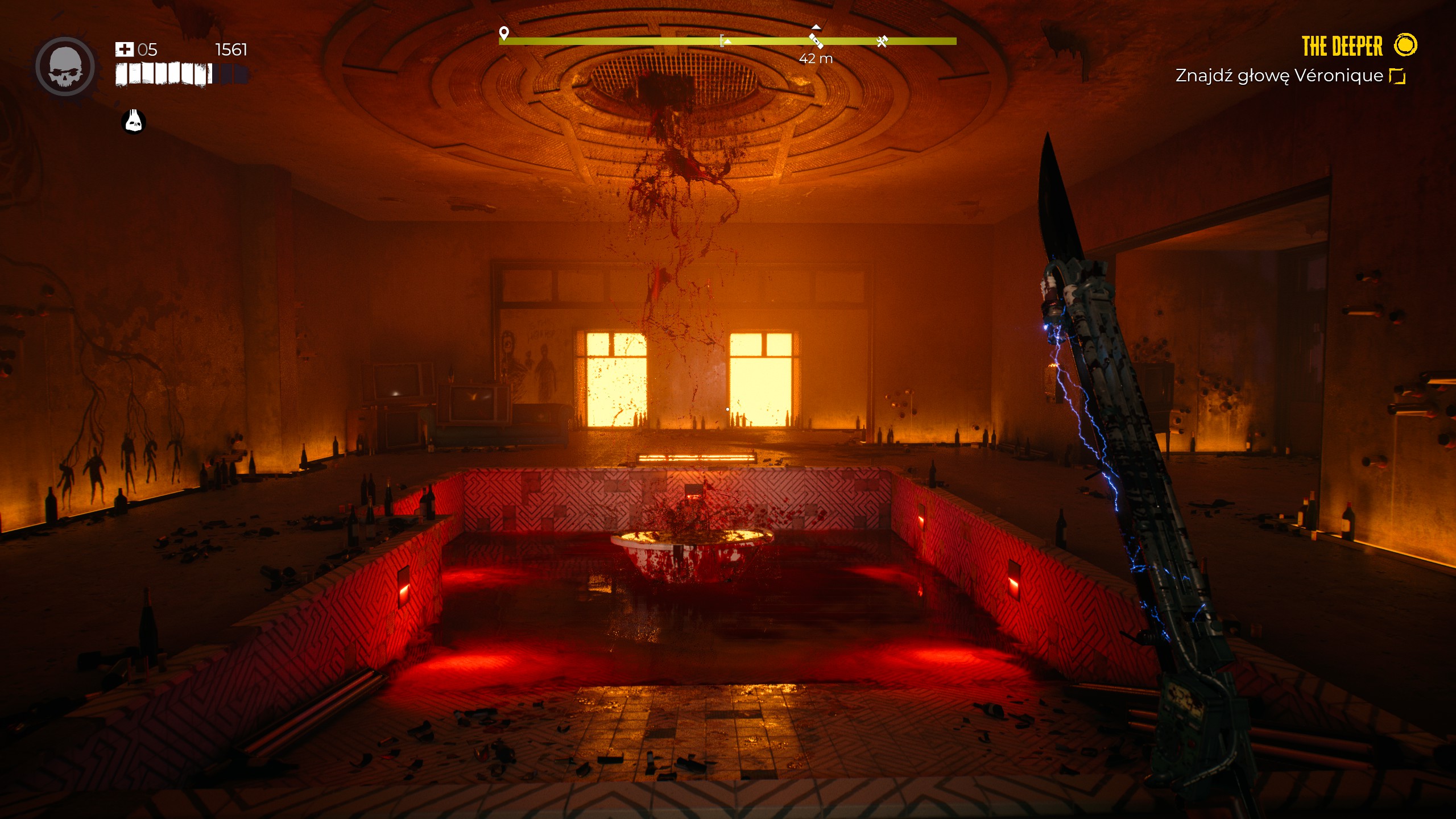Click the battery marker on the compass bar
Screen dimensions: 1456x819
coord(816,40)
